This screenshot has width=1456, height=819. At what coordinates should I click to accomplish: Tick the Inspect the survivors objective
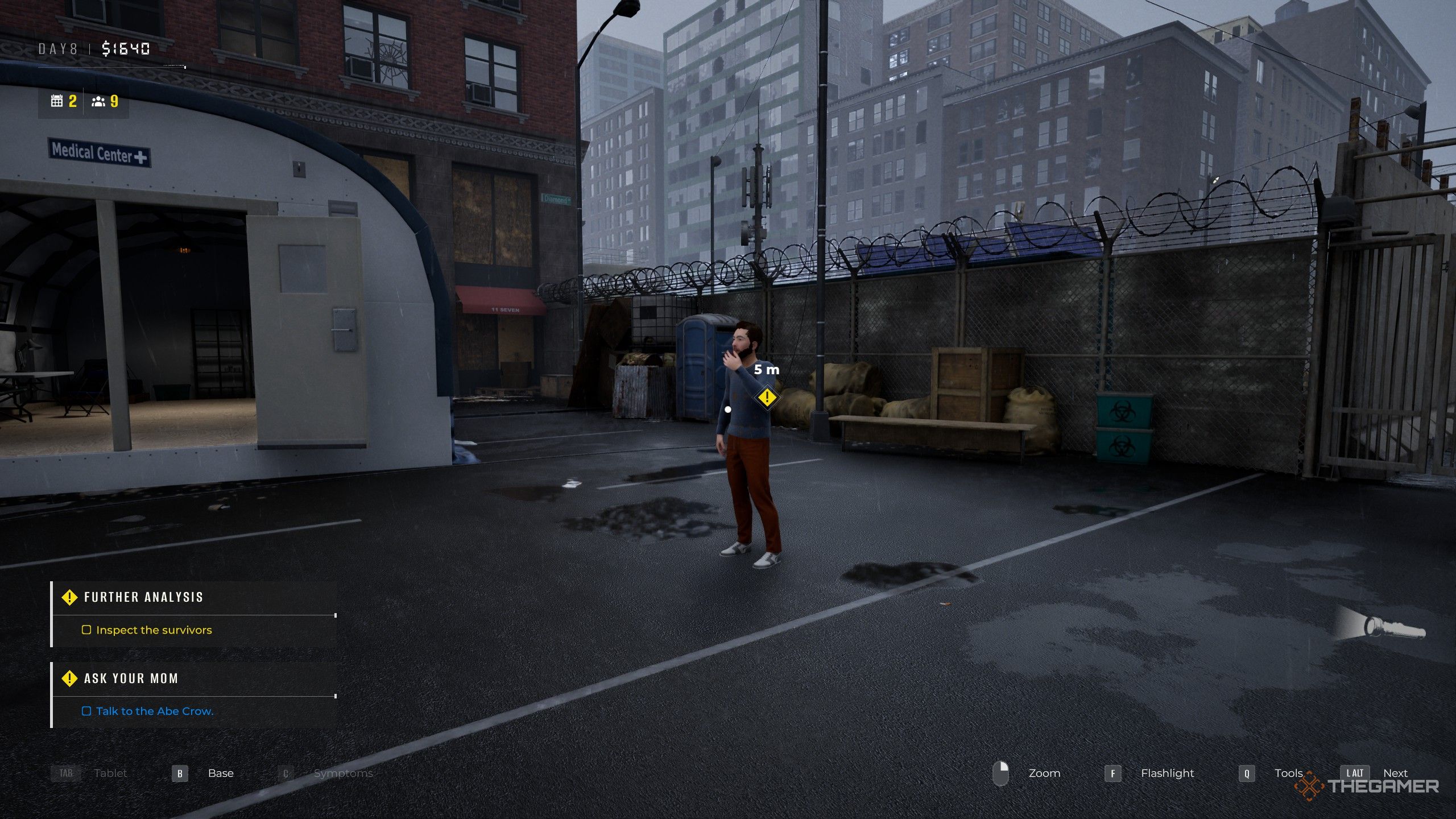[x=86, y=630]
